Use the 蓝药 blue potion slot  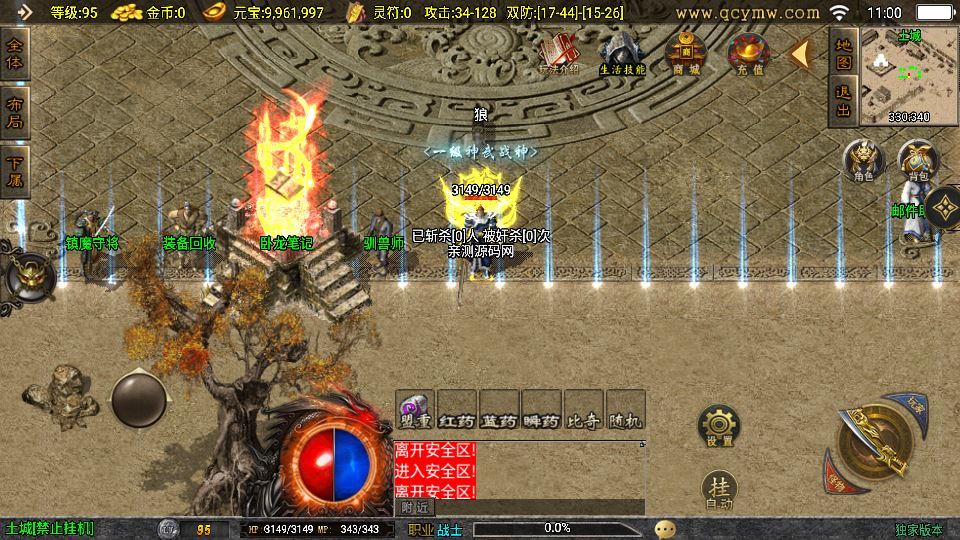(499, 410)
